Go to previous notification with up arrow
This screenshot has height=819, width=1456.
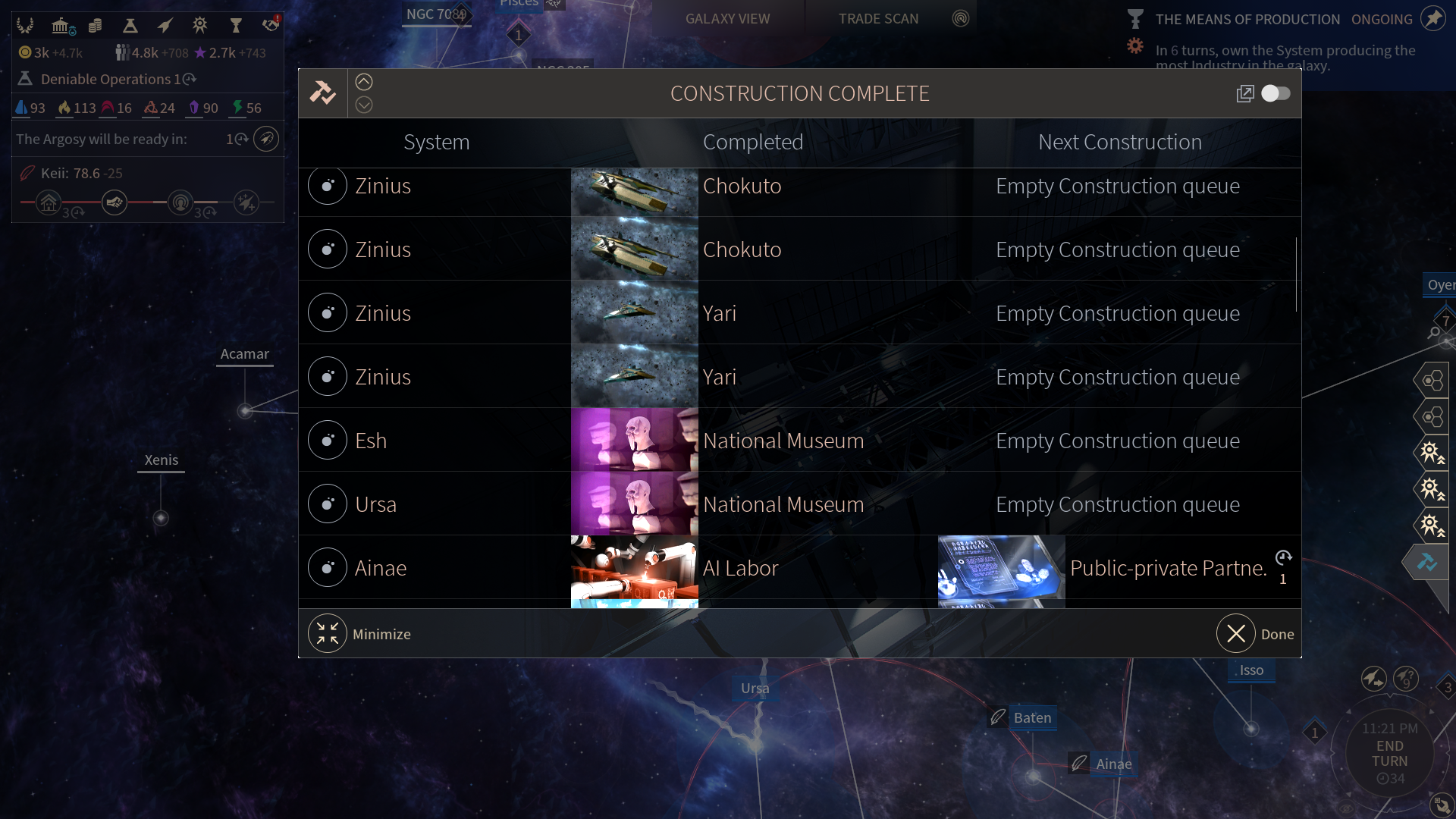coord(364,82)
